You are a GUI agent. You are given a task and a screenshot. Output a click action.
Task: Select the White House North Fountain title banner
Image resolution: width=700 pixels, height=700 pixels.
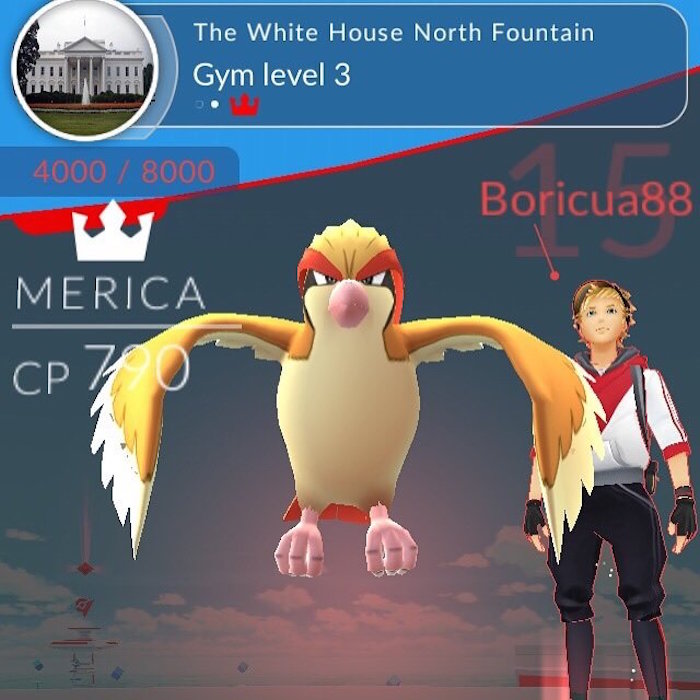tap(394, 32)
